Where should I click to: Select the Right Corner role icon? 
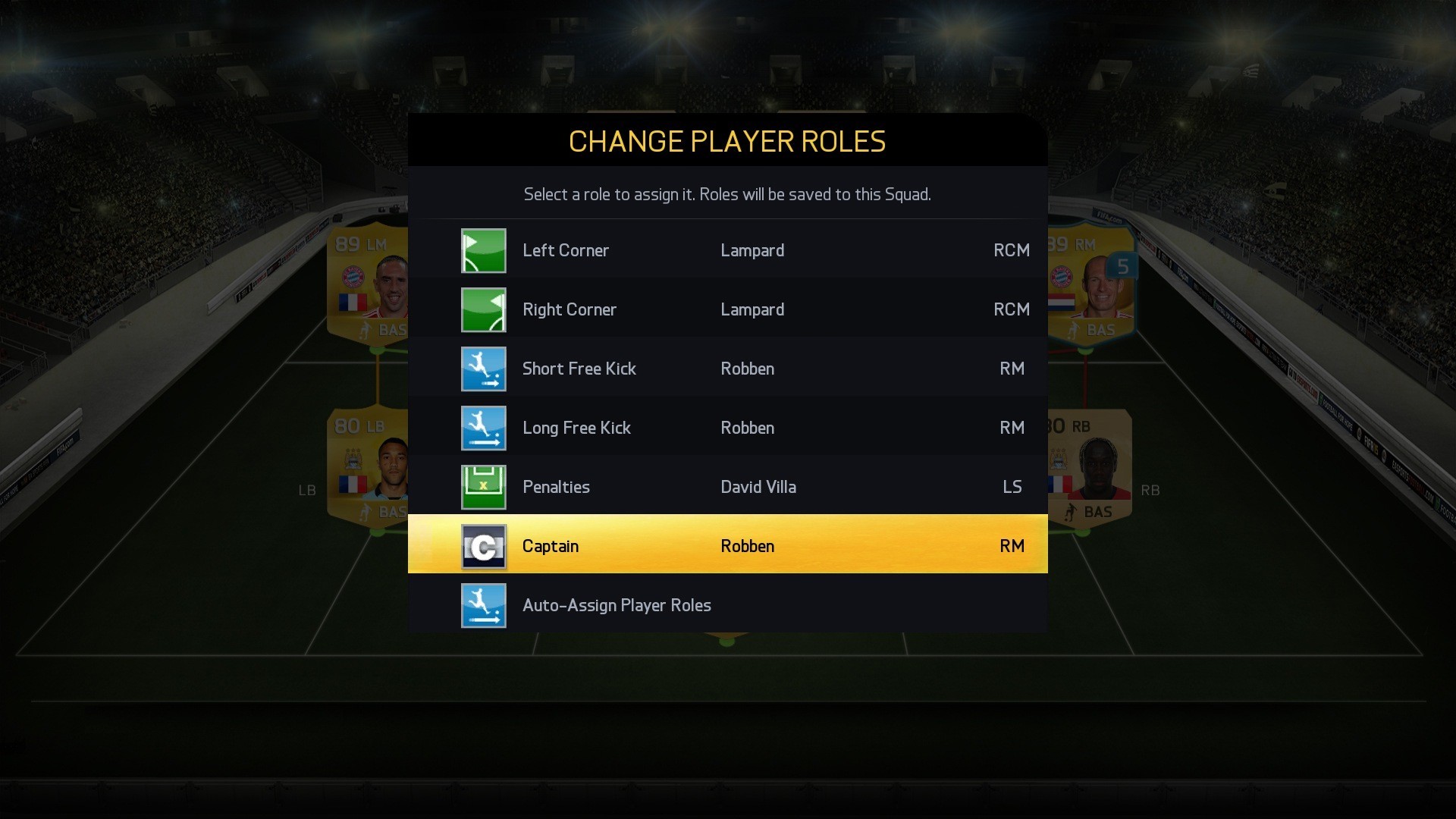(484, 309)
